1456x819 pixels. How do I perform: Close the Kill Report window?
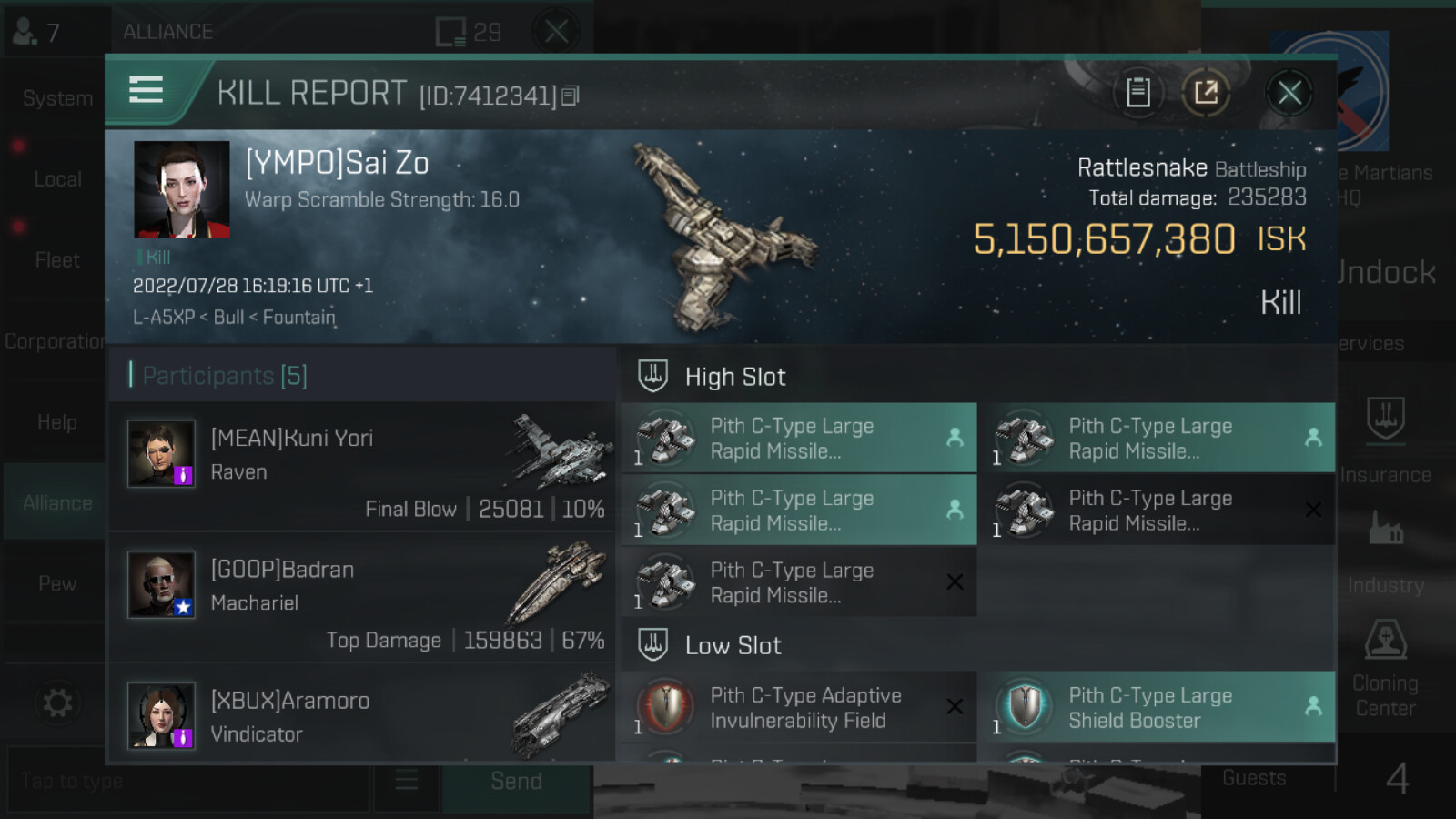coord(1289,93)
